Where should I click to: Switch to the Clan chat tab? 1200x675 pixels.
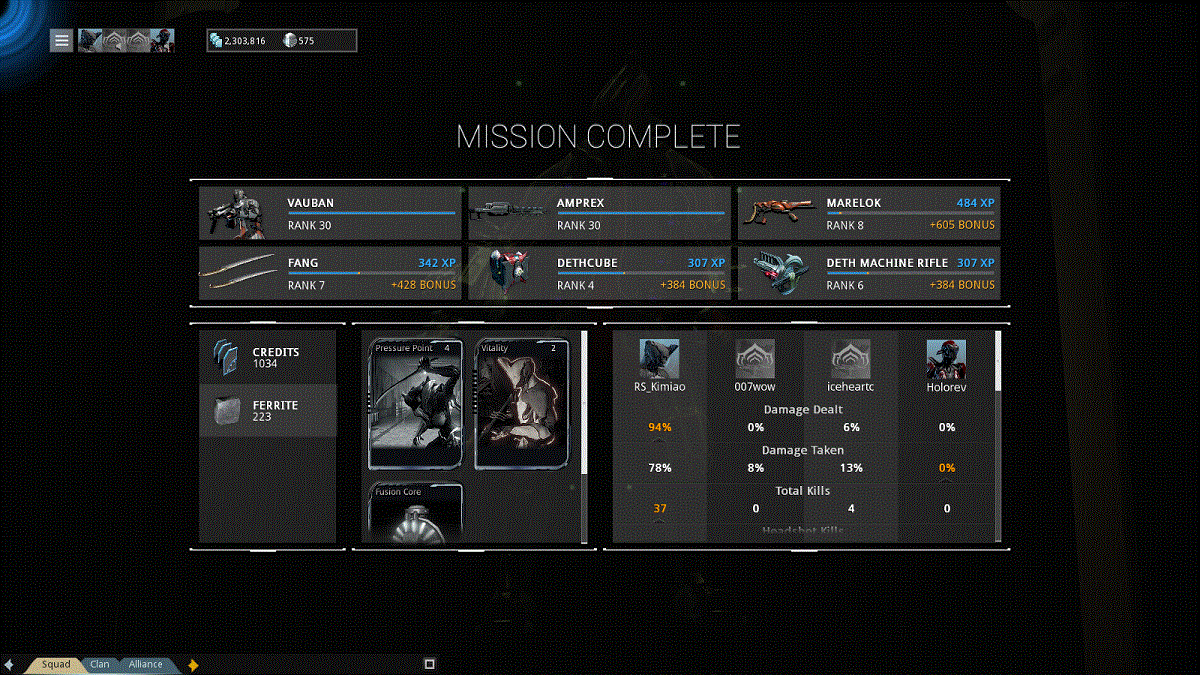[100, 664]
